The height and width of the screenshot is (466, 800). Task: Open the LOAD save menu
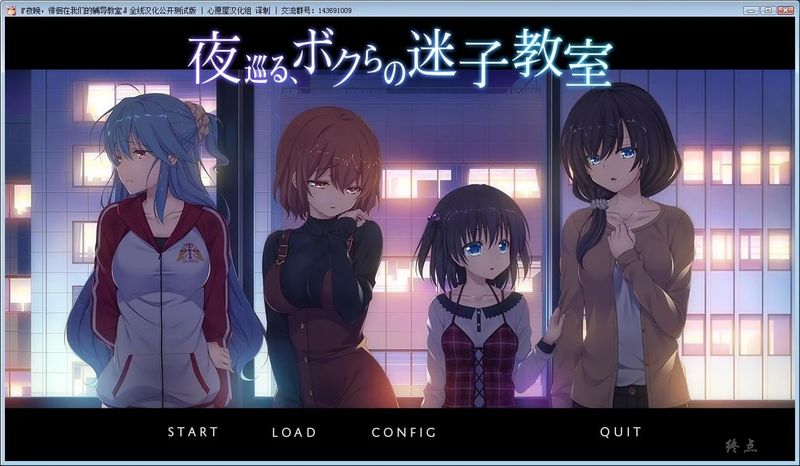[x=293, y=432]
